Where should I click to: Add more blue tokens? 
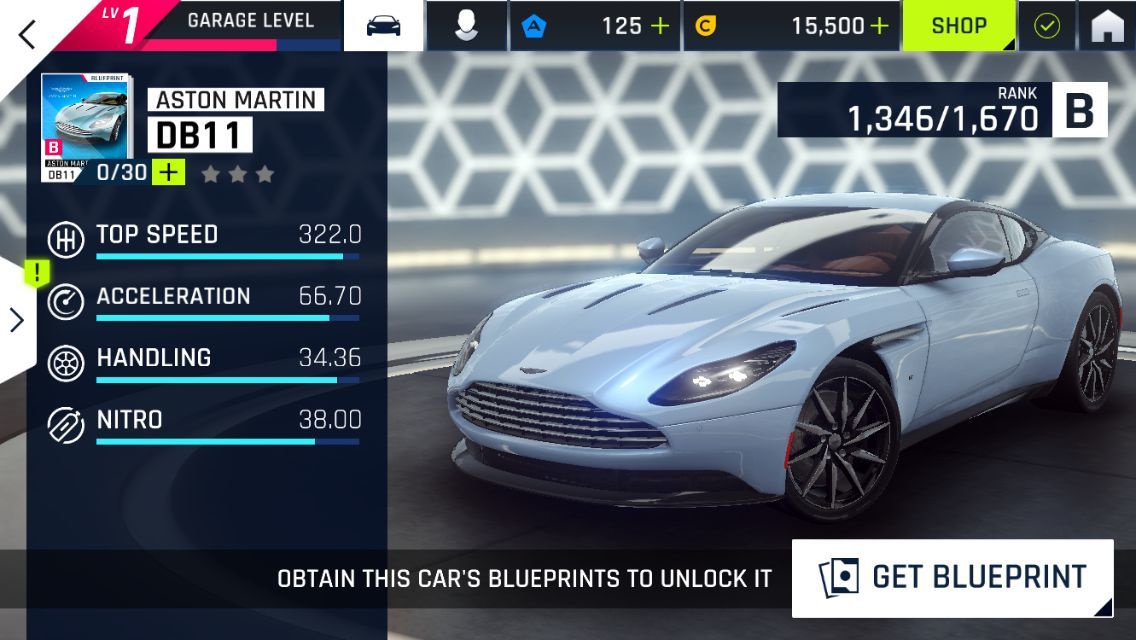[x=660, y=26]
